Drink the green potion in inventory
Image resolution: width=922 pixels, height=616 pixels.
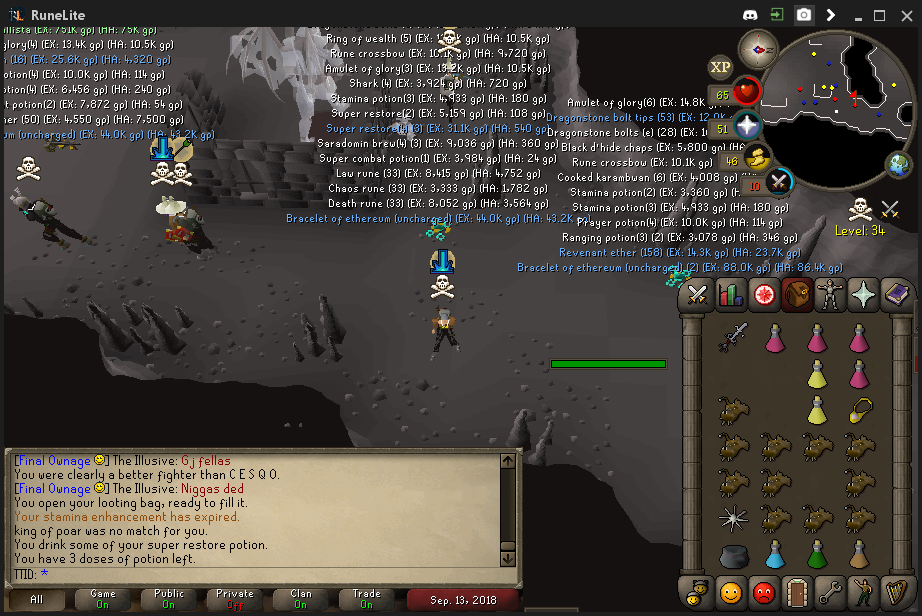(817, 555)
